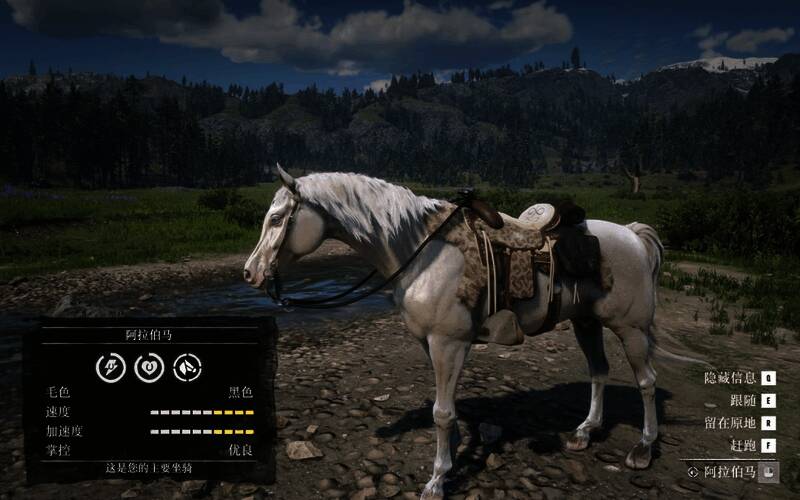Click the horse stamina core lightning icon

109,368
